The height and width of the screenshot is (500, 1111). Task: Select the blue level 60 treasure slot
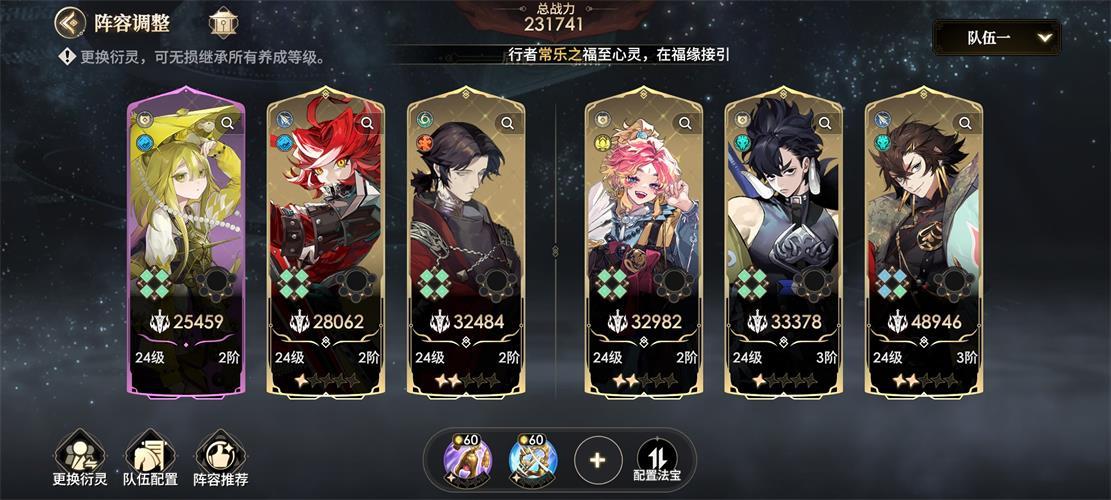tap(532, 459)
